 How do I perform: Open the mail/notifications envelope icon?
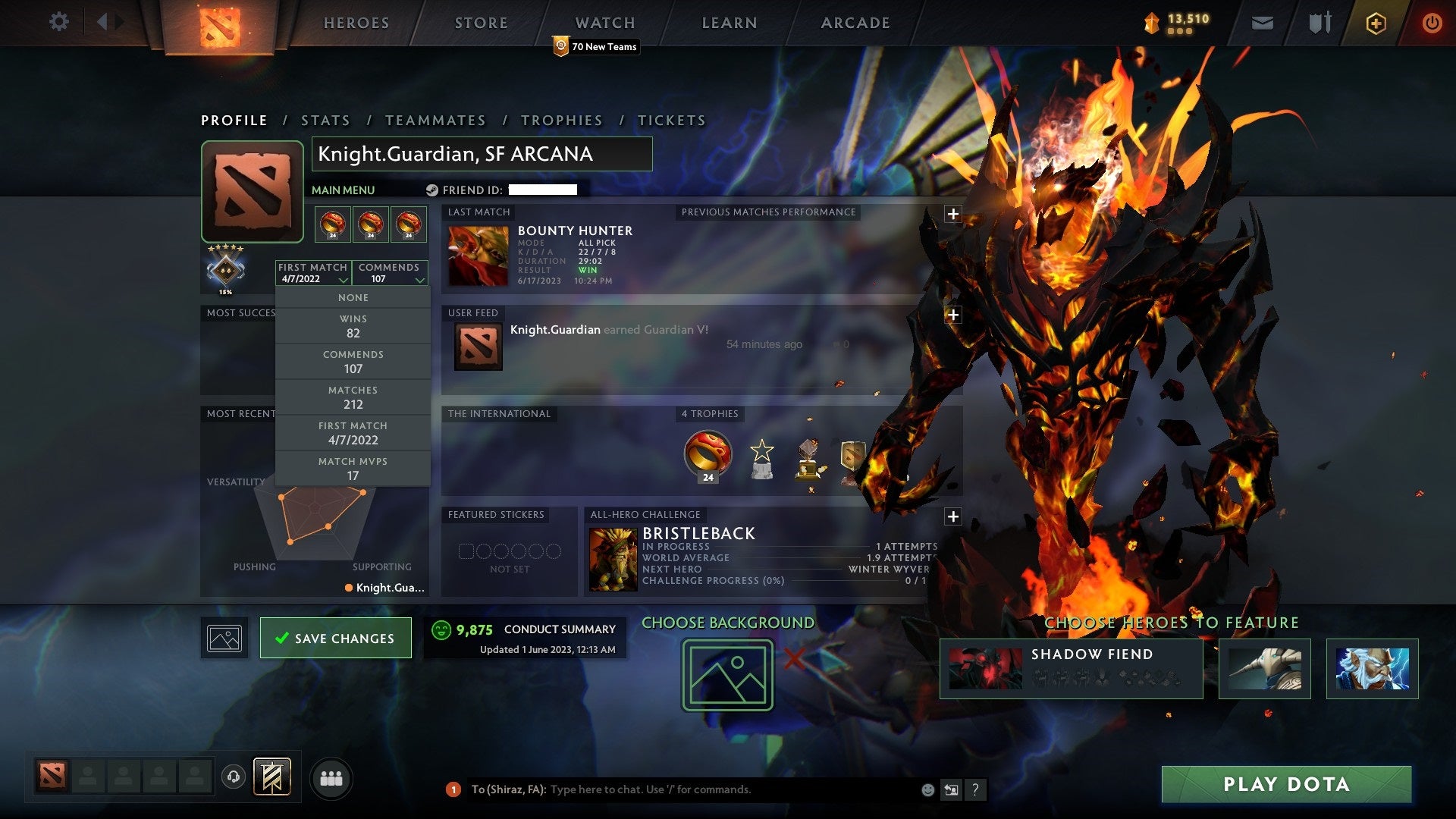(1262, 23)
